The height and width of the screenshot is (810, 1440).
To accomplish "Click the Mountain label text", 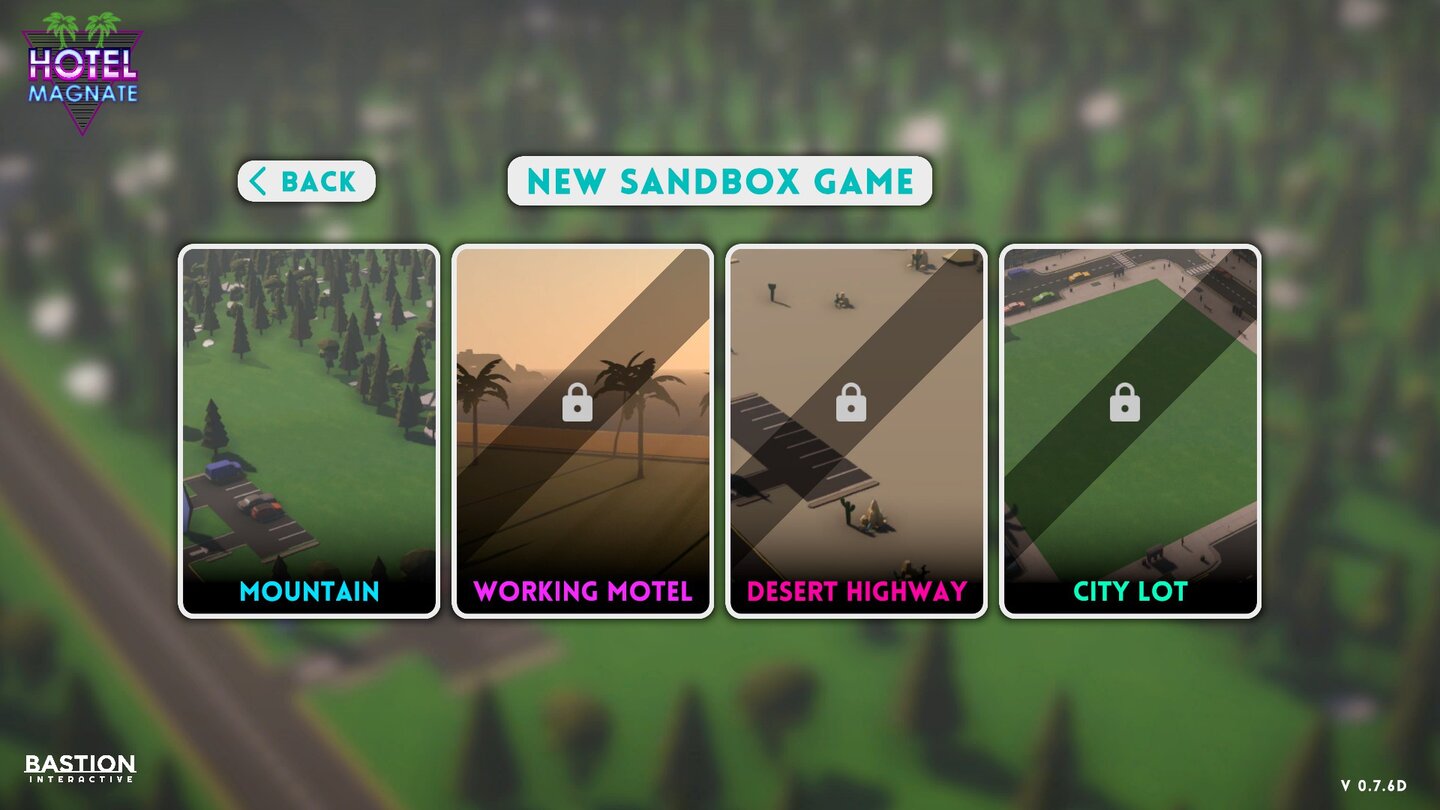I will coord(310,592).
